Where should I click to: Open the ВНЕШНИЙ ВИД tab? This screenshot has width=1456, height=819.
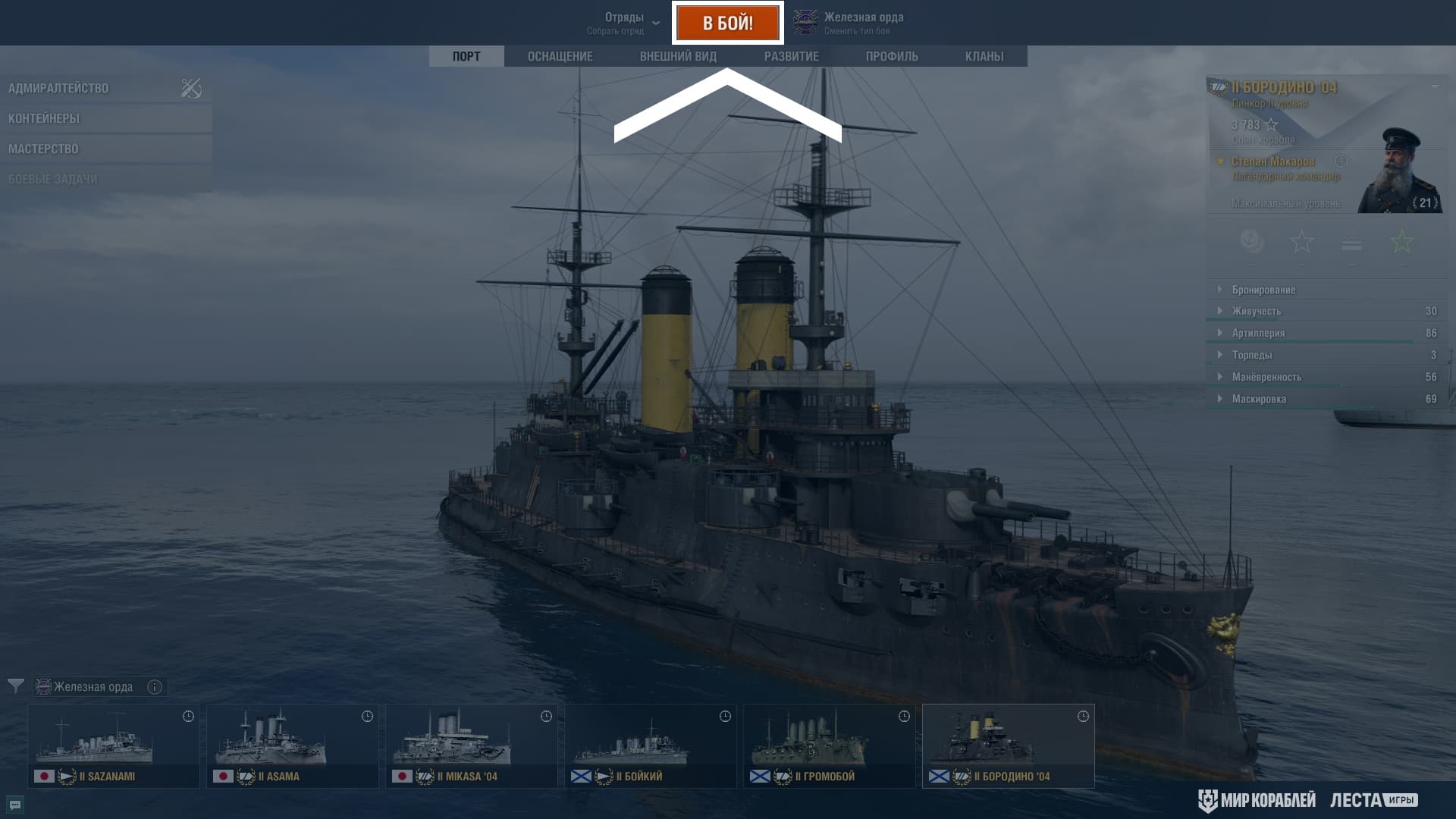coord(678,56)
